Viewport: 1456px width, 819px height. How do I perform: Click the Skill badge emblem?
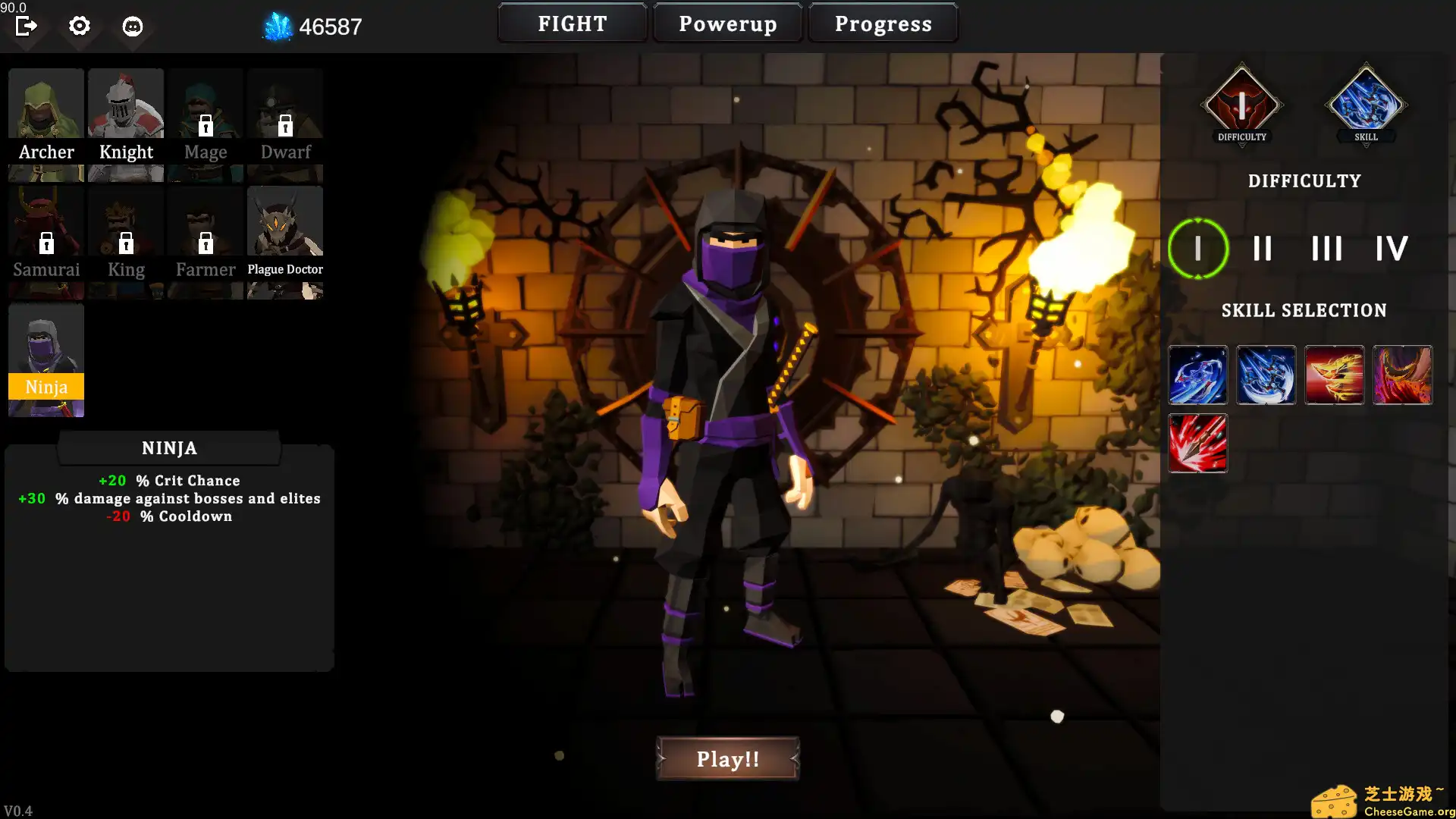click(1365, 104)
